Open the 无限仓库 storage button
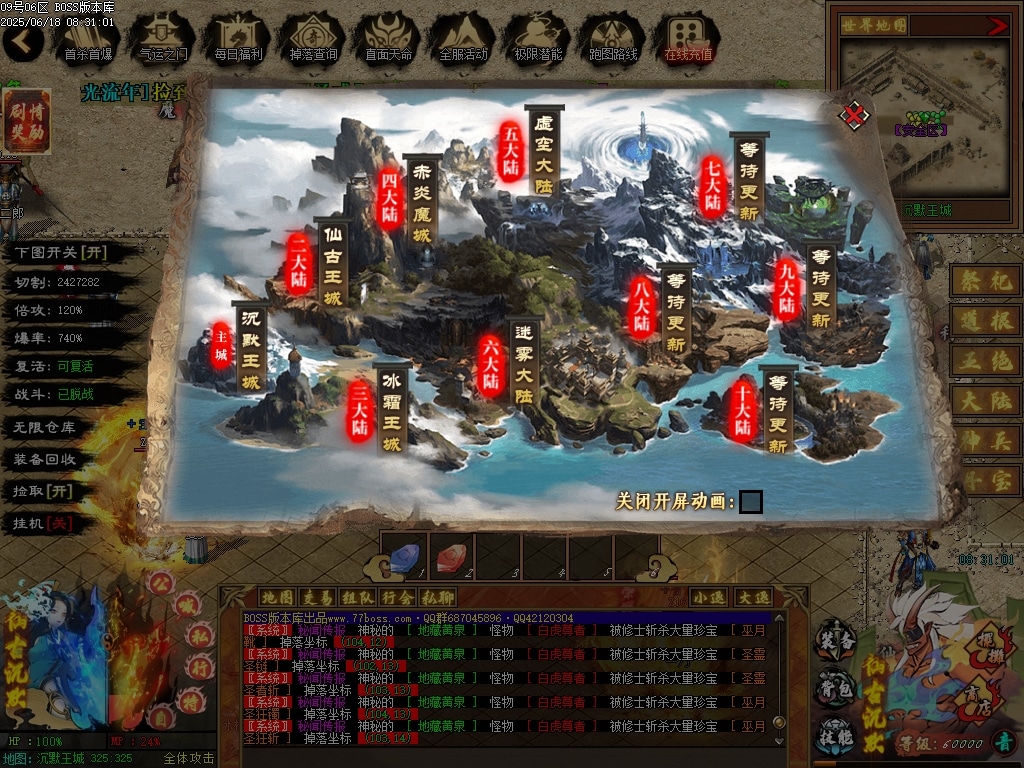Viewport: 1024px width, 768px height. [45, 427]
